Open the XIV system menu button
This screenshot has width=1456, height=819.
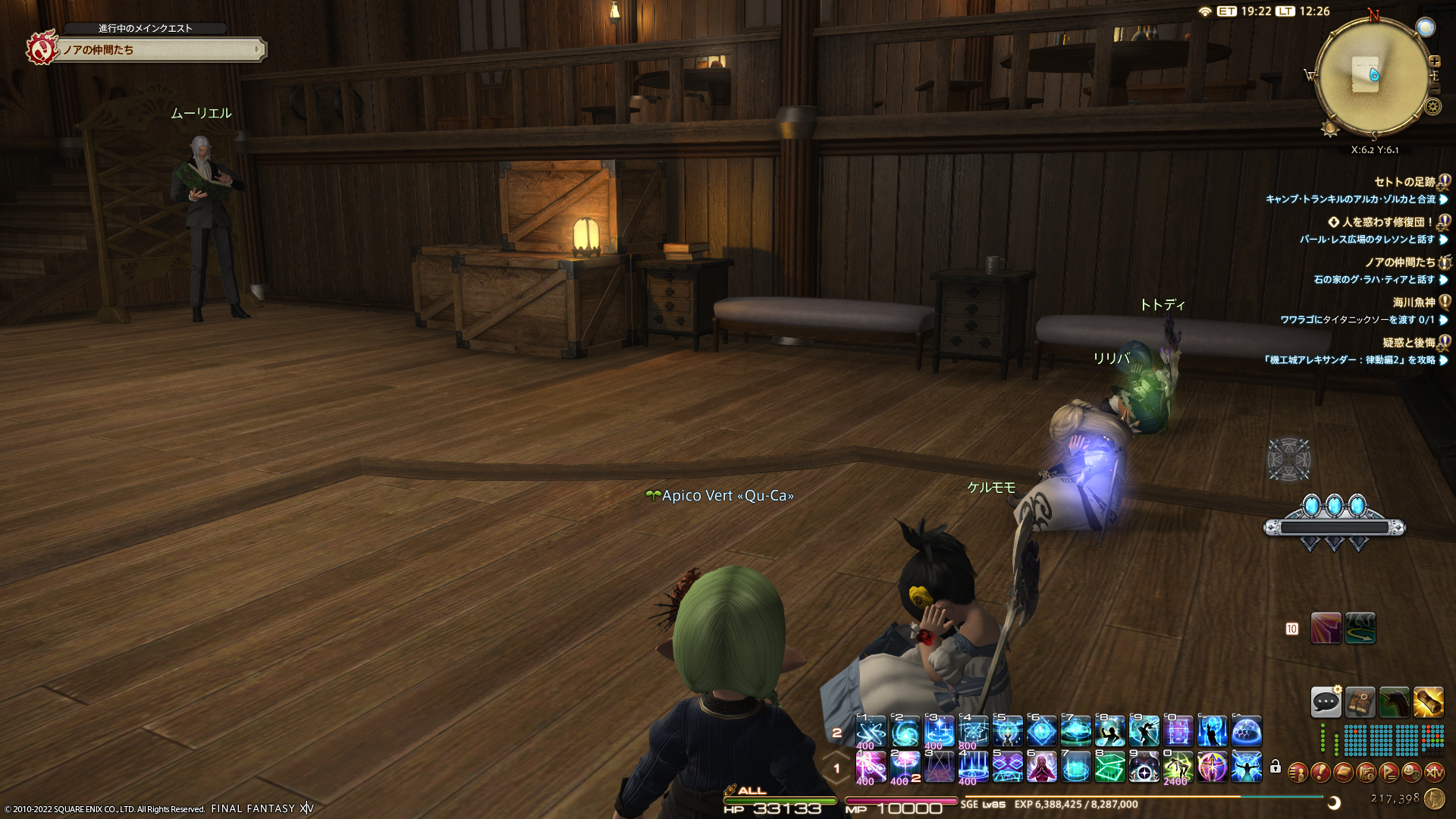click(x=1434, y=773)
